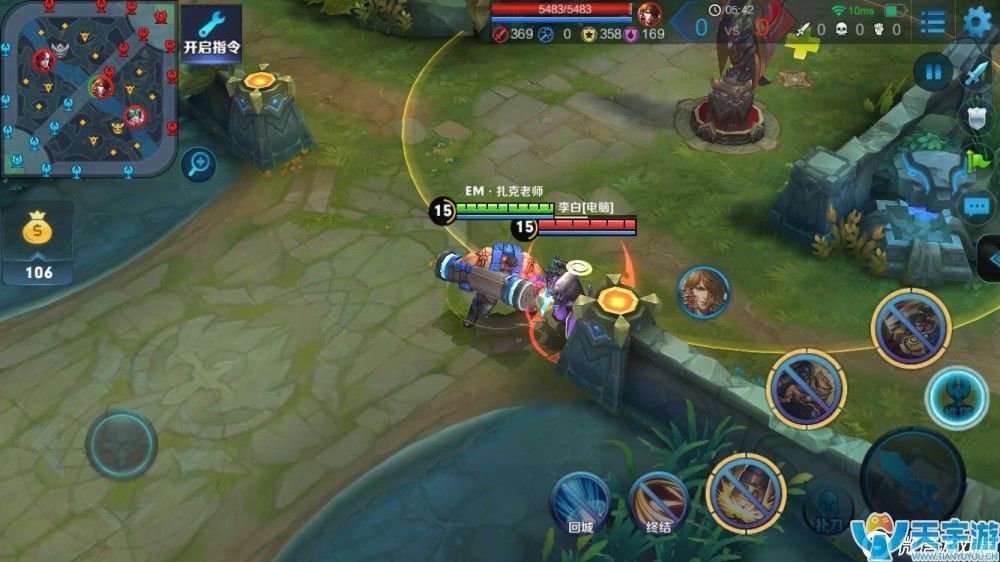Select the enemy hero portrait target icon

tap(704, 292)
